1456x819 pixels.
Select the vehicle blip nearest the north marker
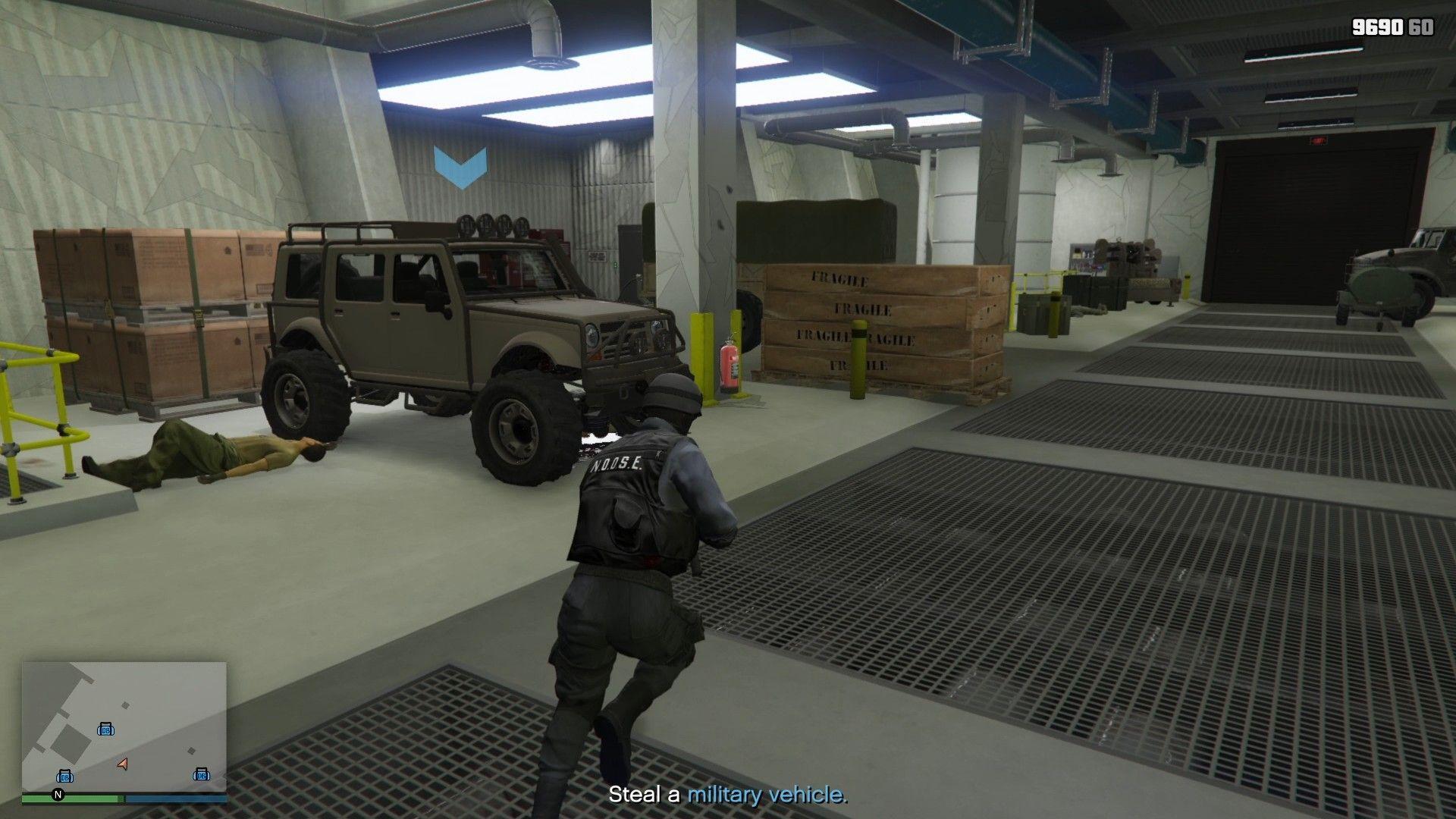(65, 777)
